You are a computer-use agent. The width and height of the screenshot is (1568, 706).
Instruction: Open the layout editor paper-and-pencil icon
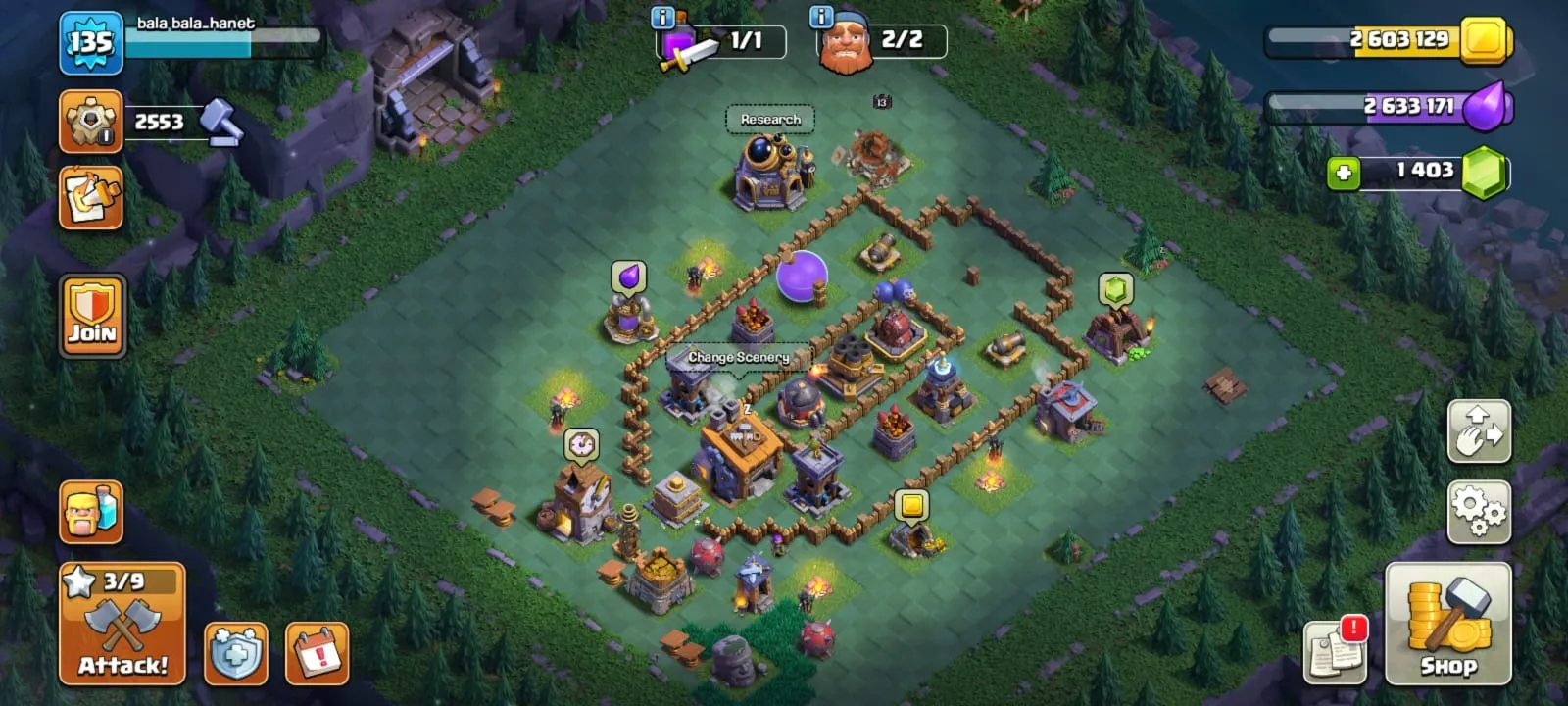tap(89, 200)
